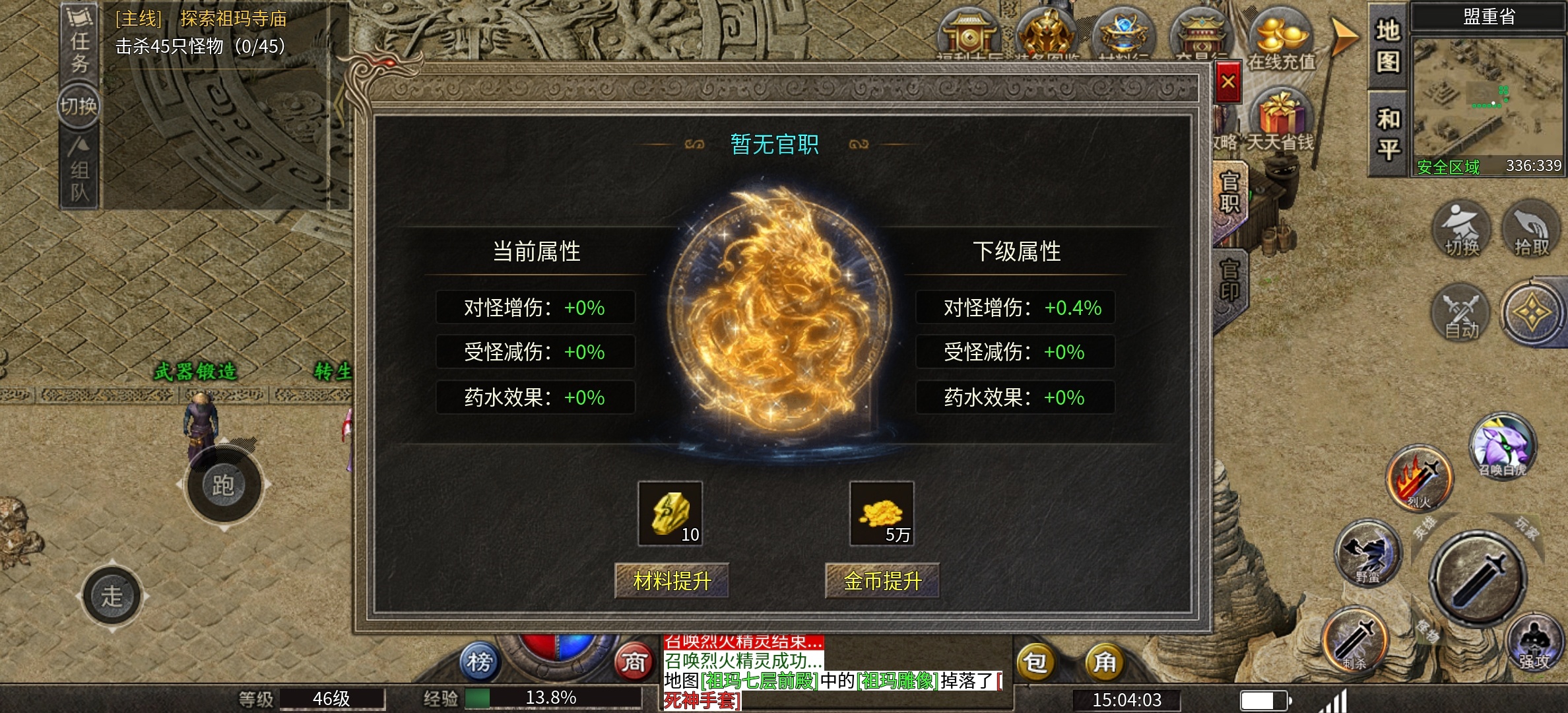
Task: Open the 地图 map button
Action: (1388, 46)
